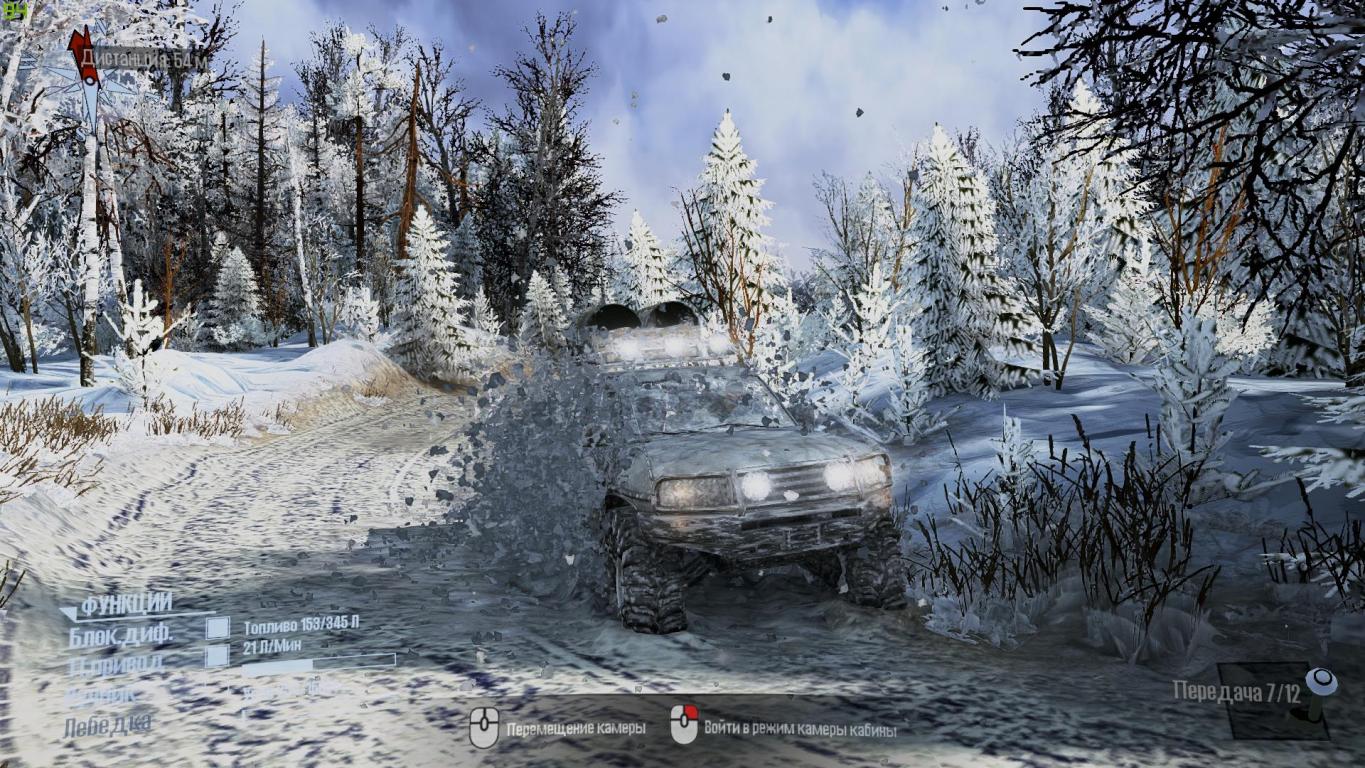Open the ФУНКЦИИ functions menu header

[126, 604]
